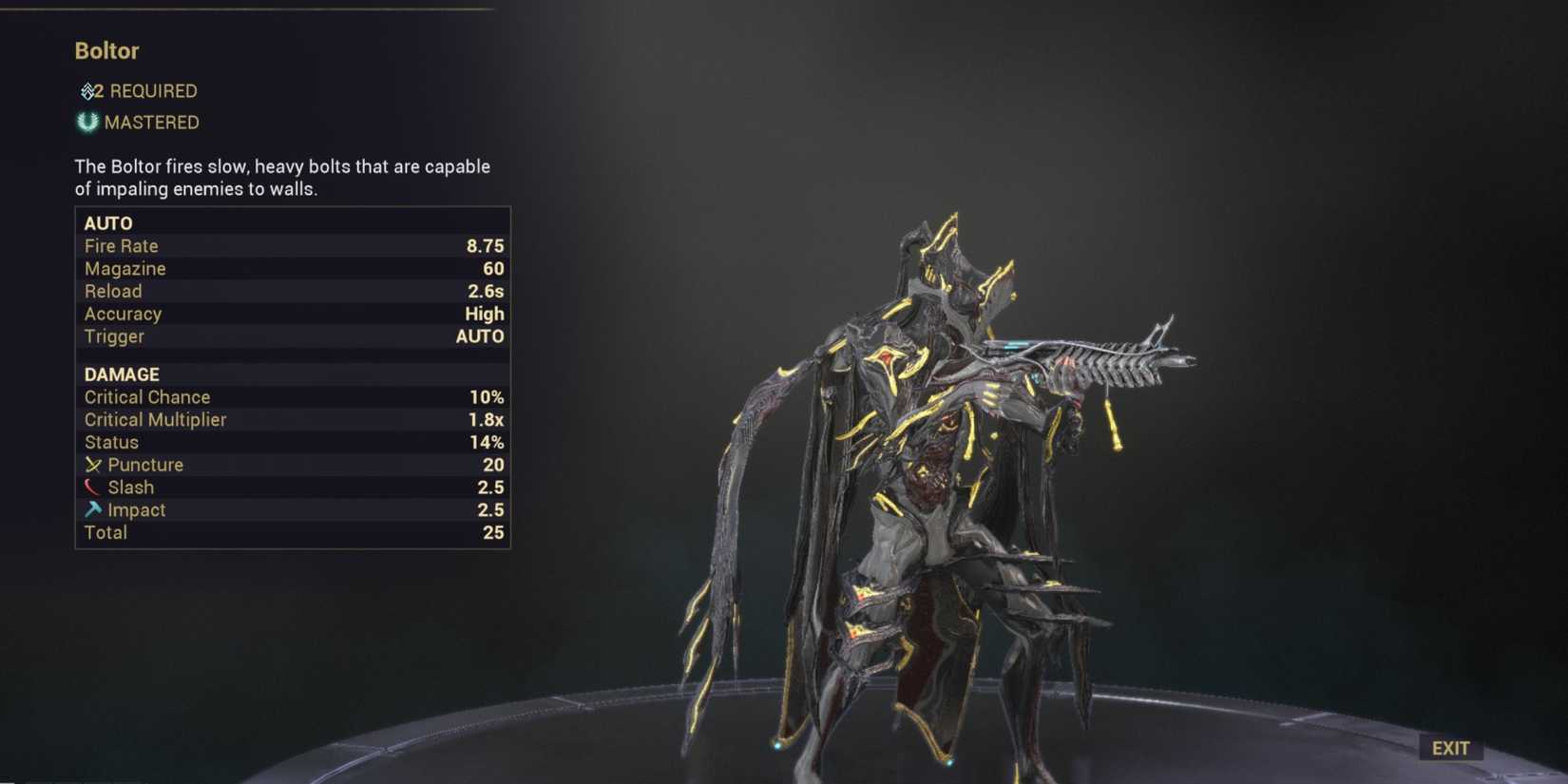Select the Boltor weapon name heading
Viewport: 1568px width, 784px height.
[106, 51]
